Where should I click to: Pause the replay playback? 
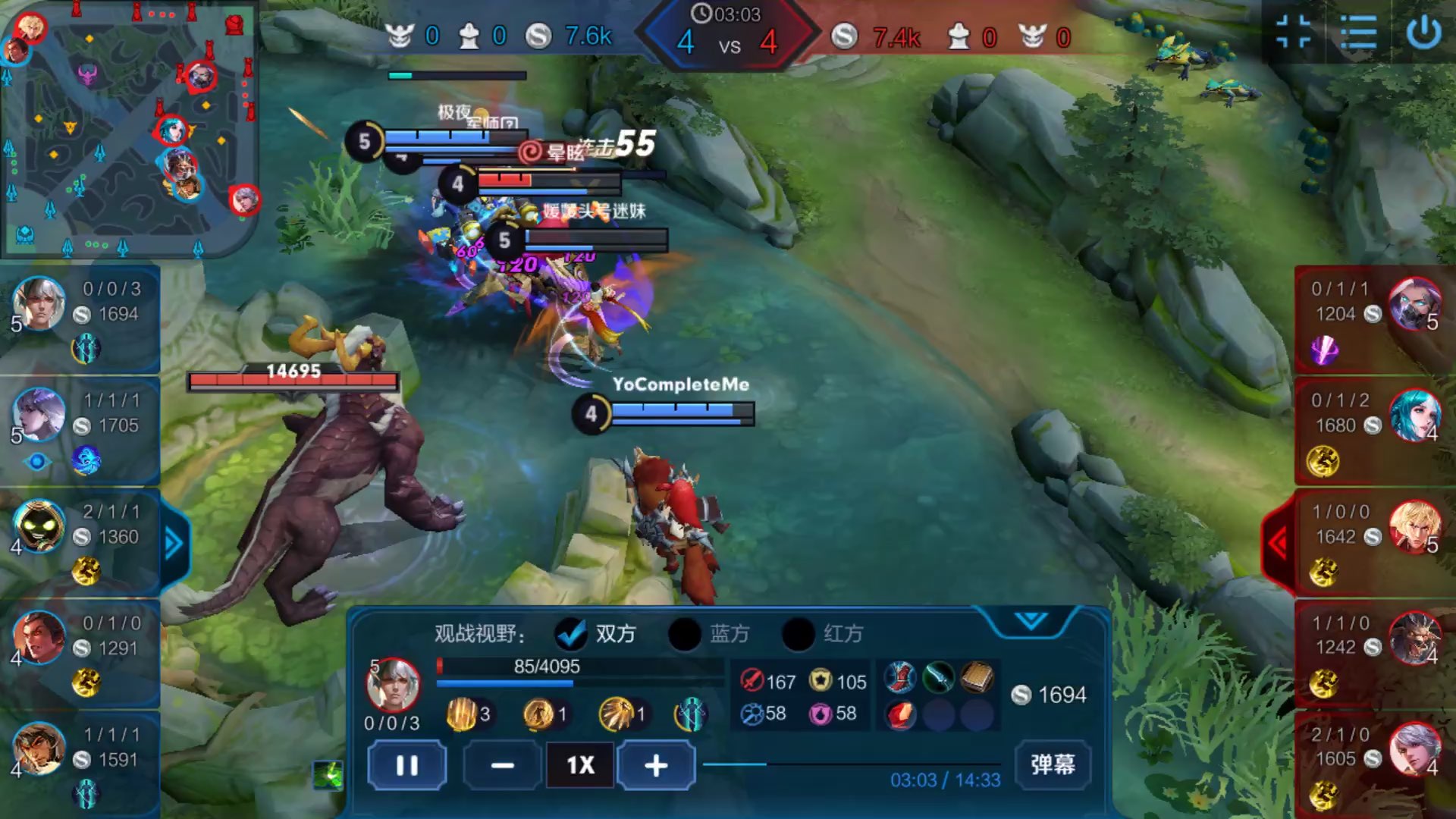click(x=406, y=765)
